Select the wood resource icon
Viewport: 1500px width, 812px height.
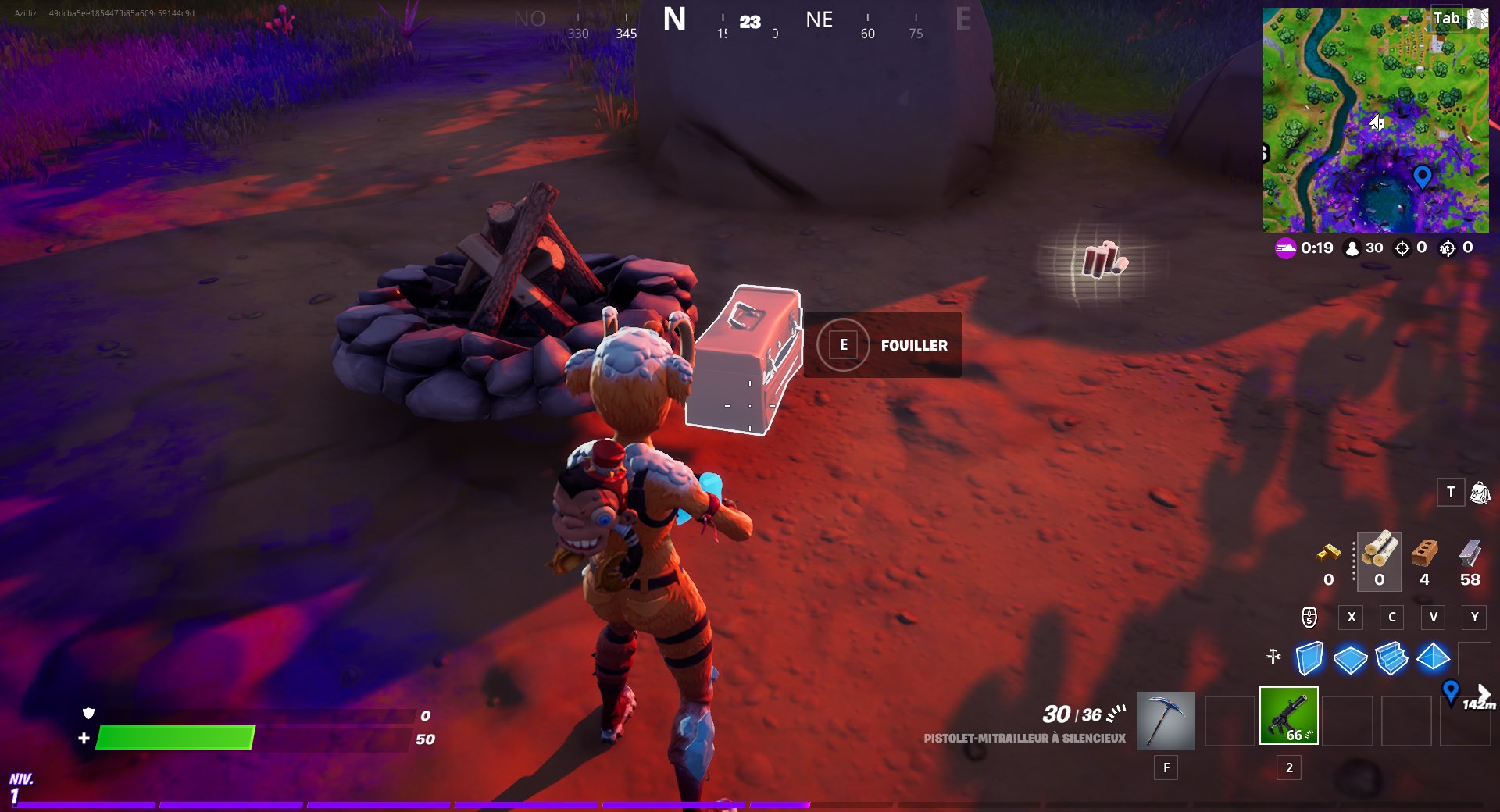tap(1380, 556)
